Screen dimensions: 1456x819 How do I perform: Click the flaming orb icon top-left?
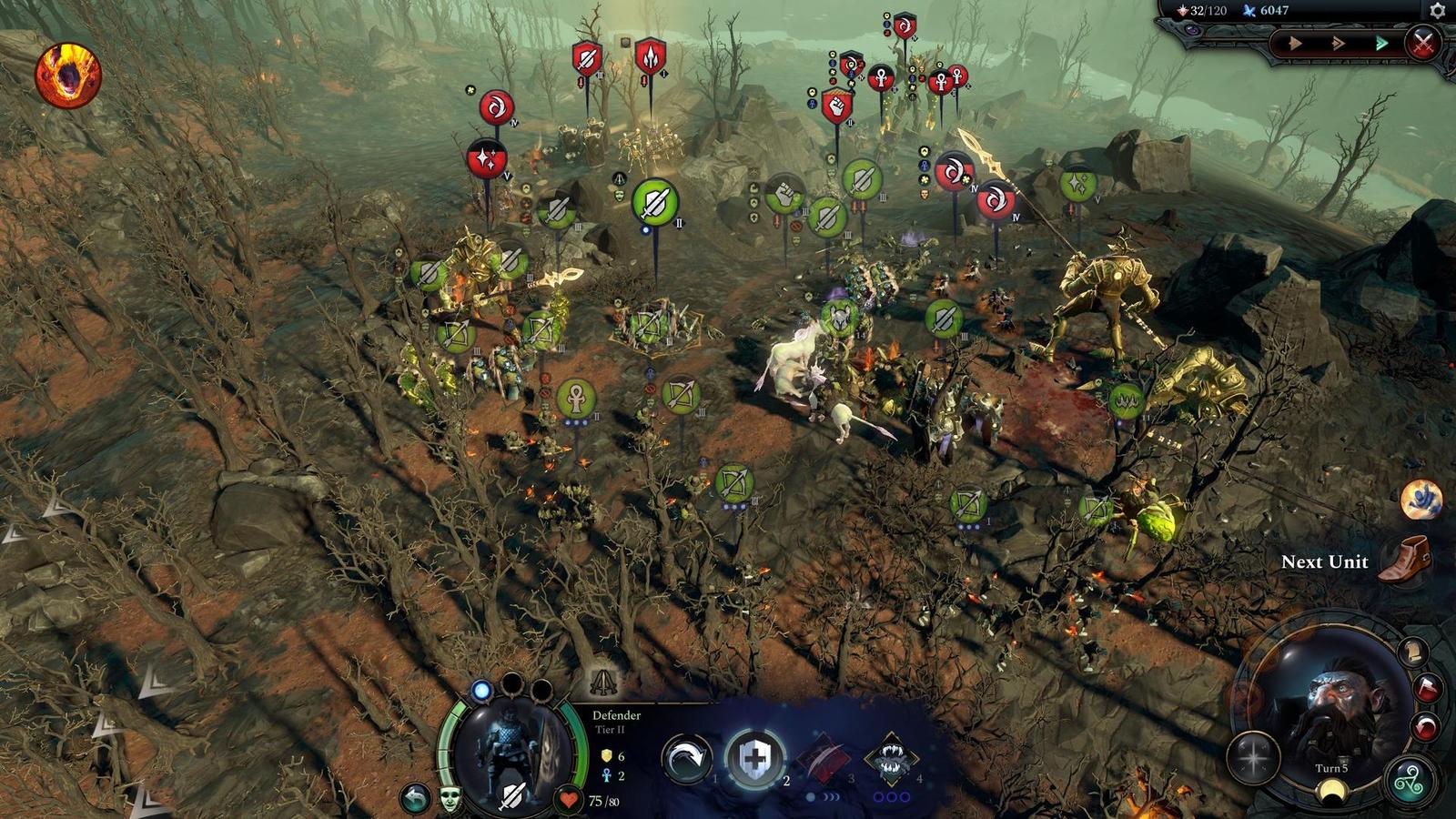pos(68,76)
